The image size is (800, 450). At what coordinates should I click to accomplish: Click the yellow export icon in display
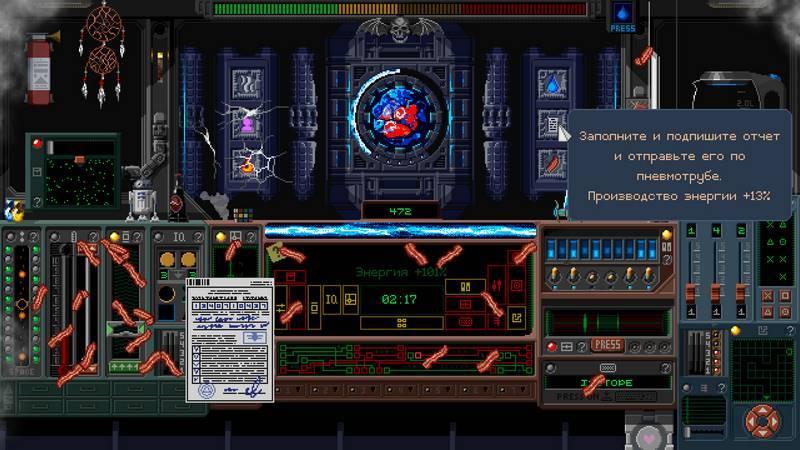coord(516,318)
